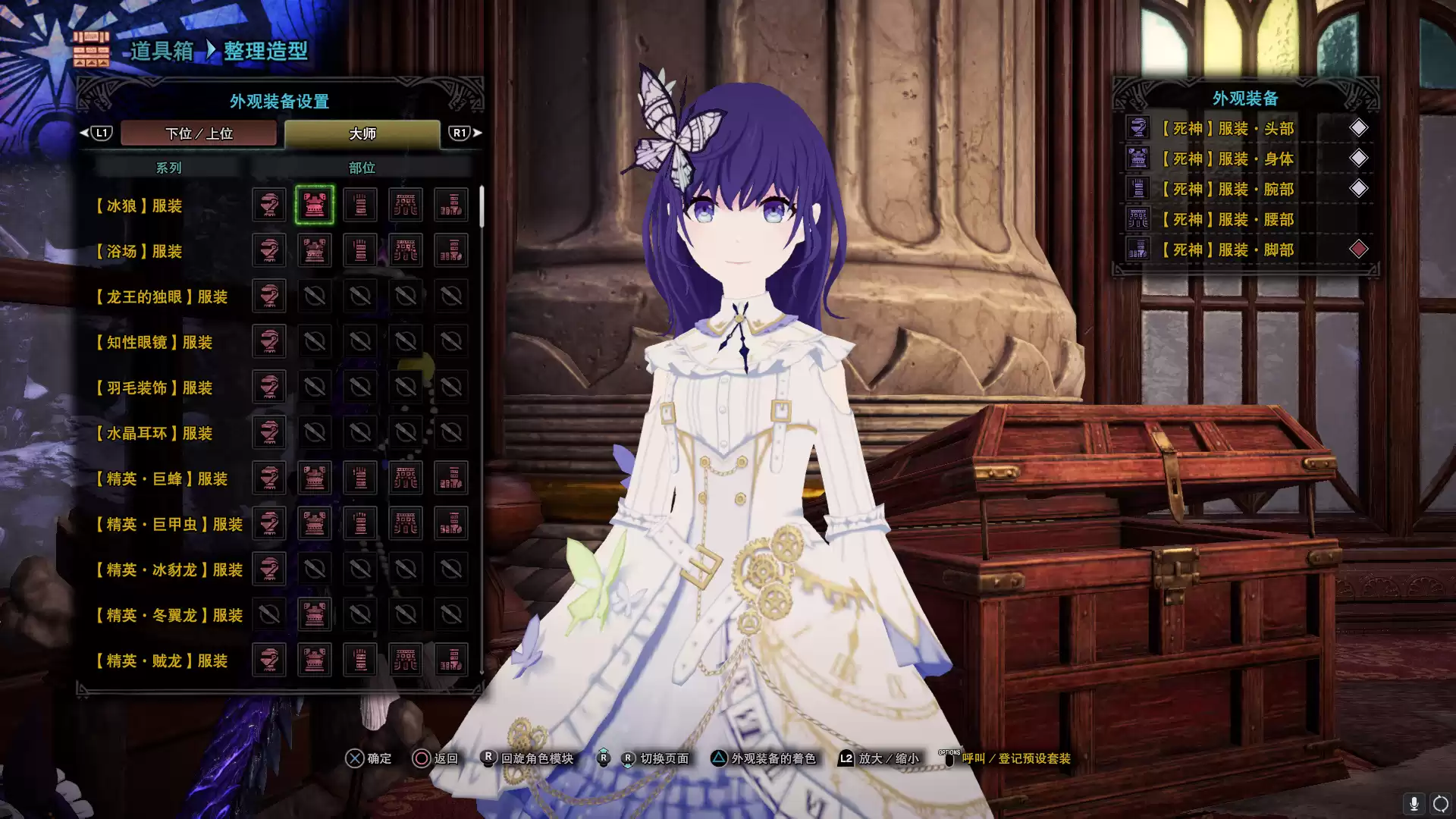Select the 精英·贼龙 arm slot icon
Viewport: 1456px width, 819px height.
point(360,660)
